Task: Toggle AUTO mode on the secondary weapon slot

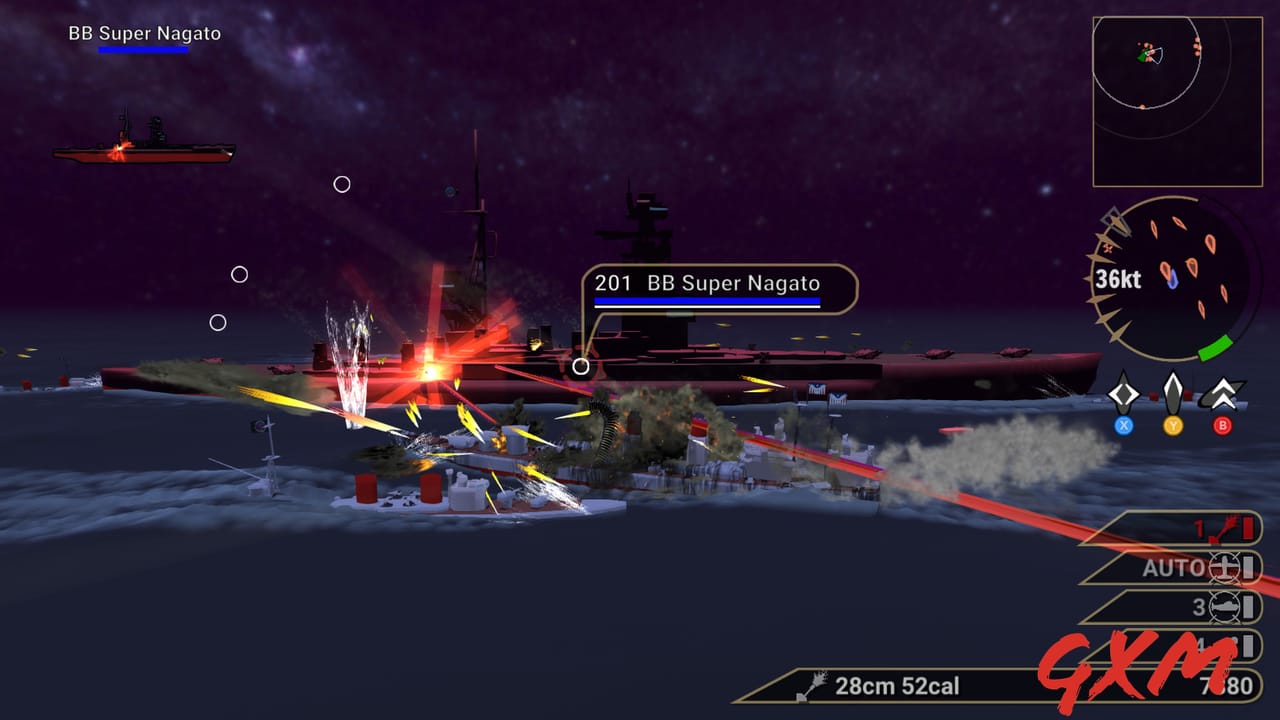Action: pos(1174,566)
